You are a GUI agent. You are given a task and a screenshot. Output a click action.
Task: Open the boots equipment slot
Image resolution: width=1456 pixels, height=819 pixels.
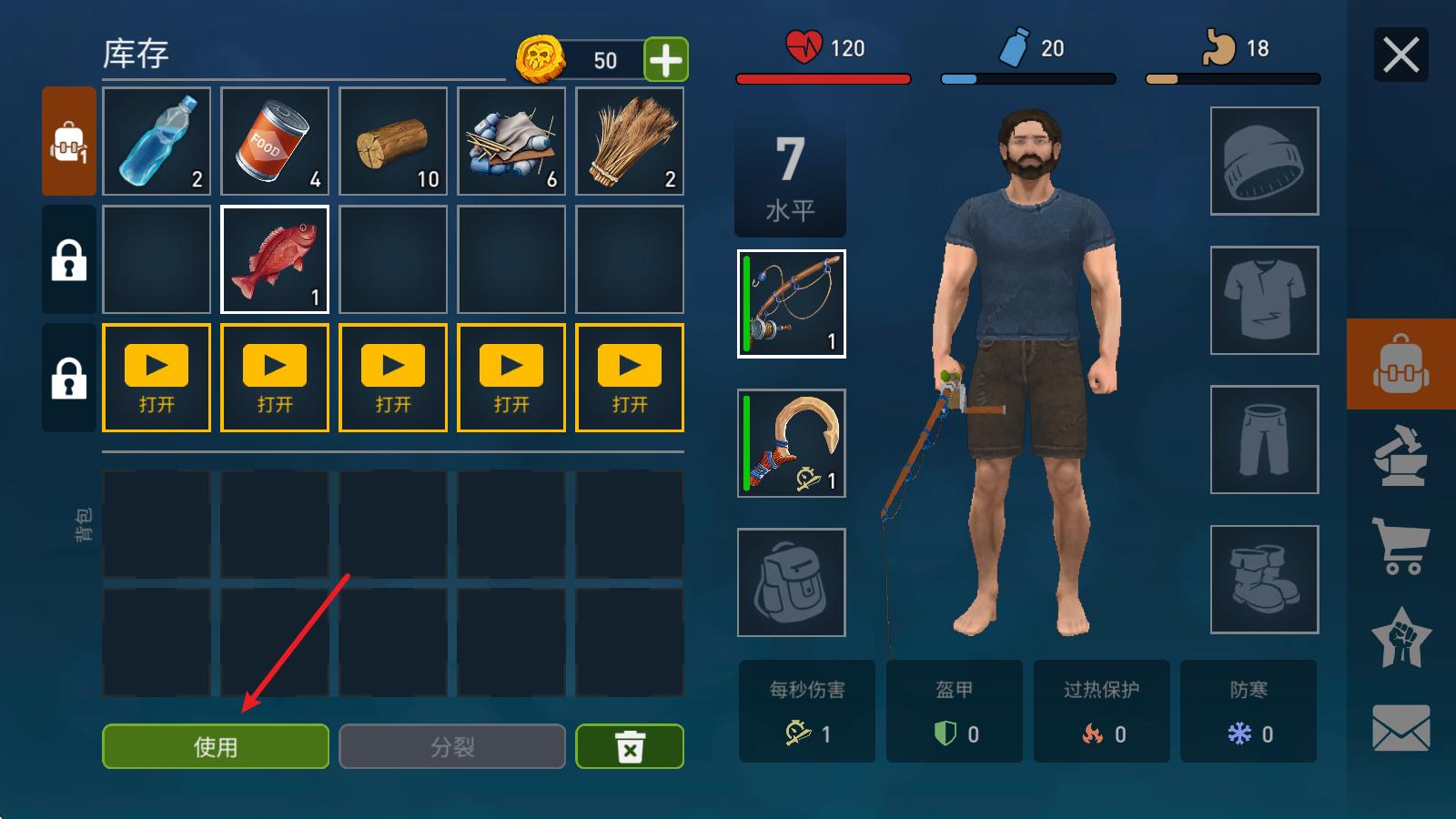pyautogui.click(x=1265, y=580)
